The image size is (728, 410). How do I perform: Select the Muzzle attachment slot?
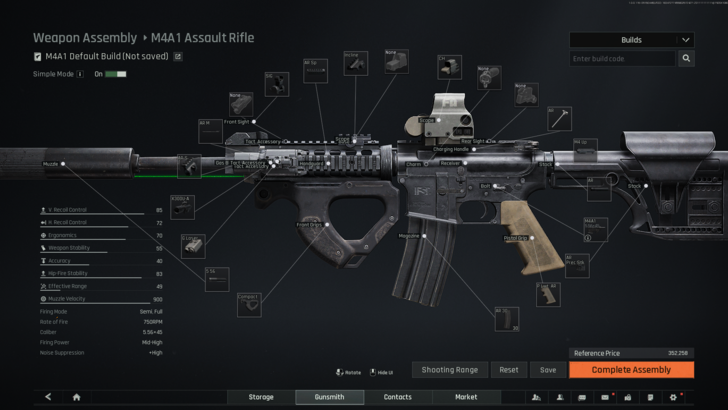(x=51, y=162)
